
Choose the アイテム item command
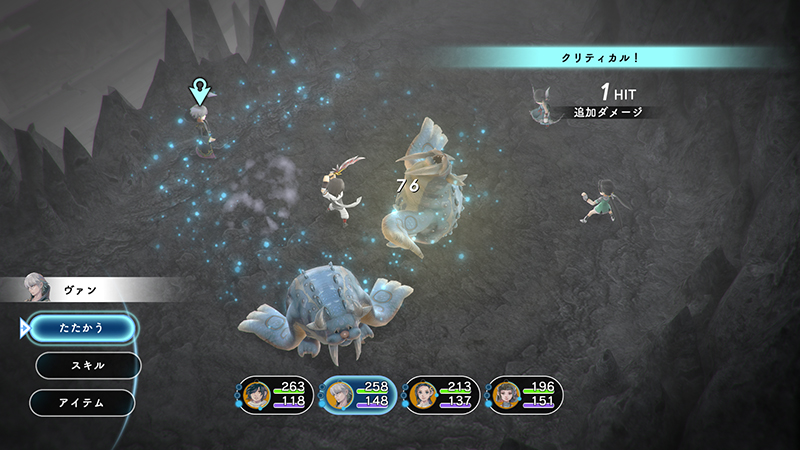point(82,402)
